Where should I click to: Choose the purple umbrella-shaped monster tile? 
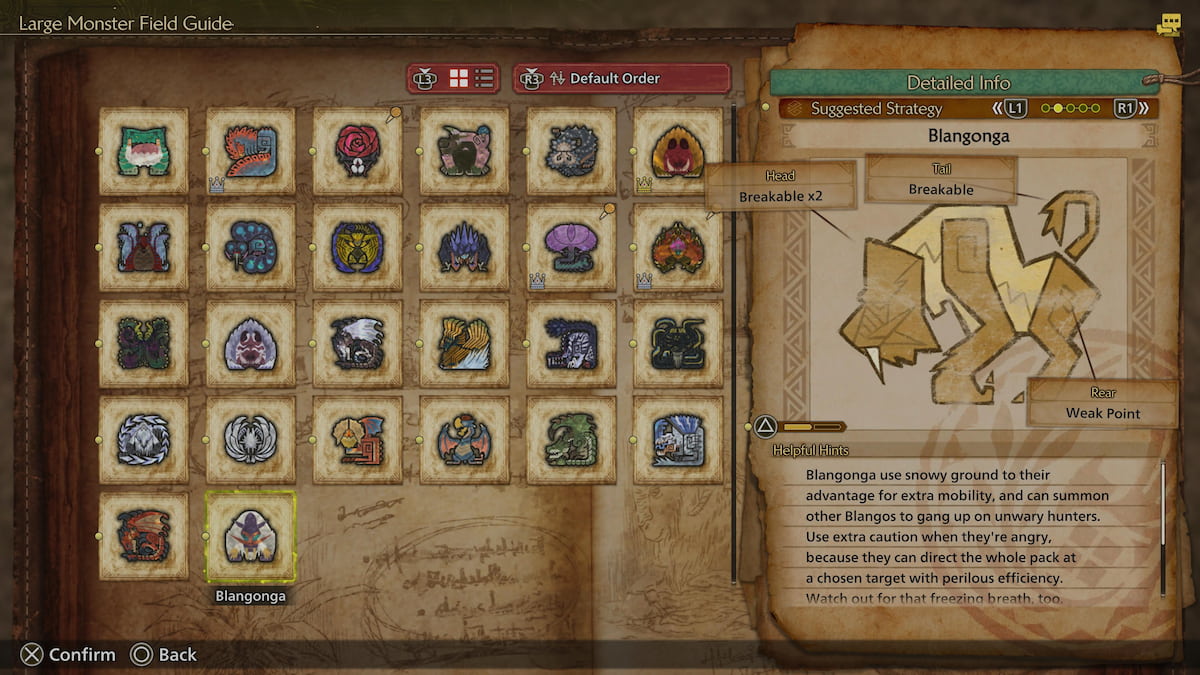pyautogui.click(x=571, y=247)
